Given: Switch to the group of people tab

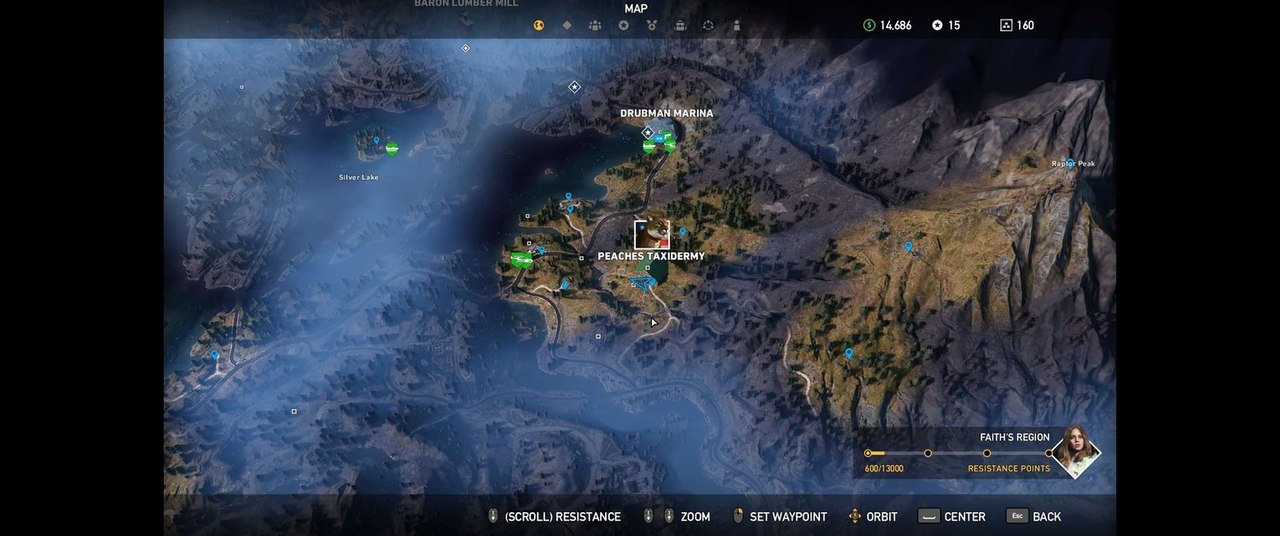Looking at the screenshot, I should click(x=595, y=25).
